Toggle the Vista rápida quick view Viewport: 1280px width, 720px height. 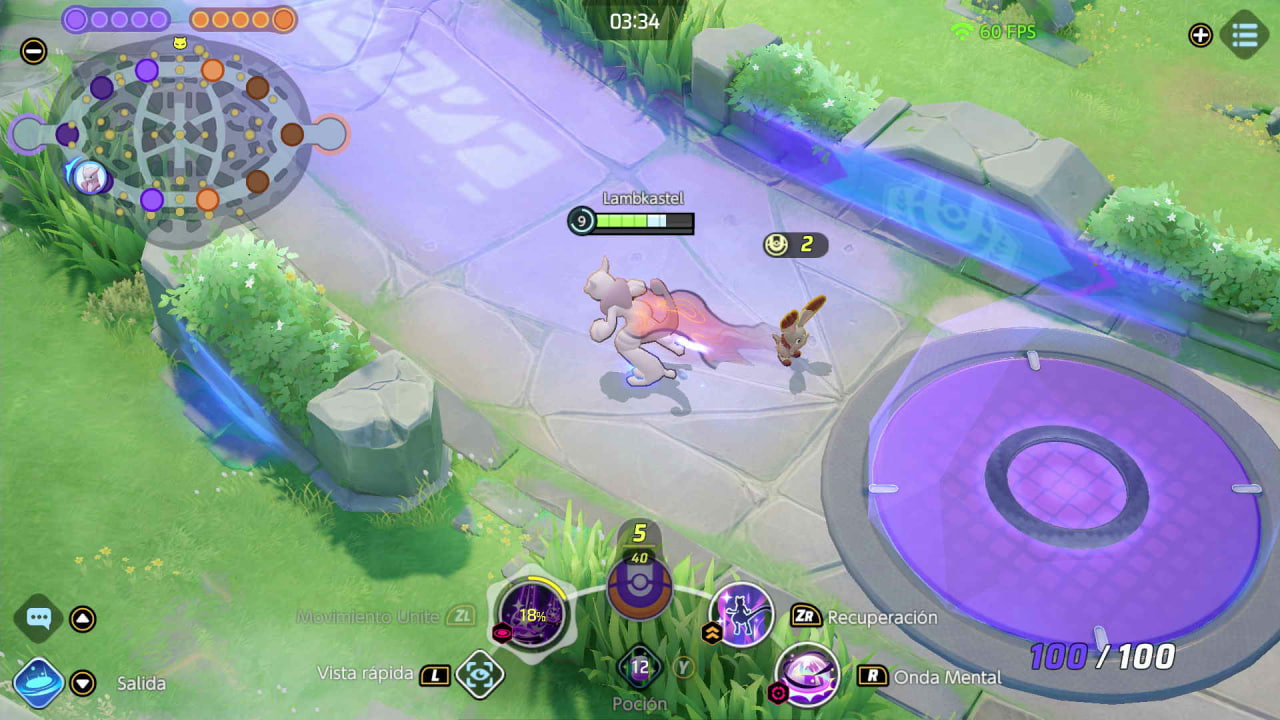pyautogui.click(x=480, y=675)
